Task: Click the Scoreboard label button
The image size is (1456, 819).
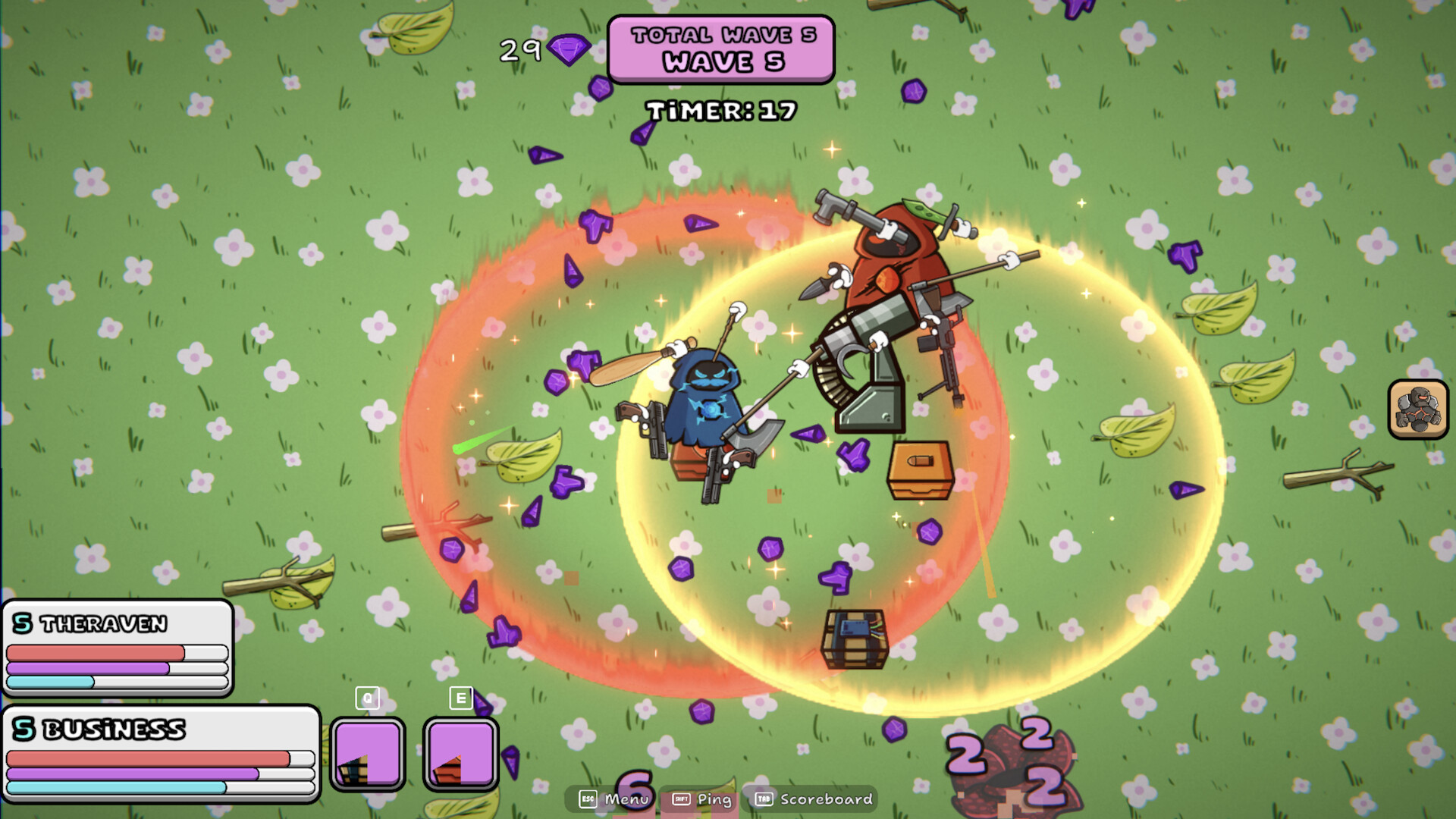Action: pos(823,800)
